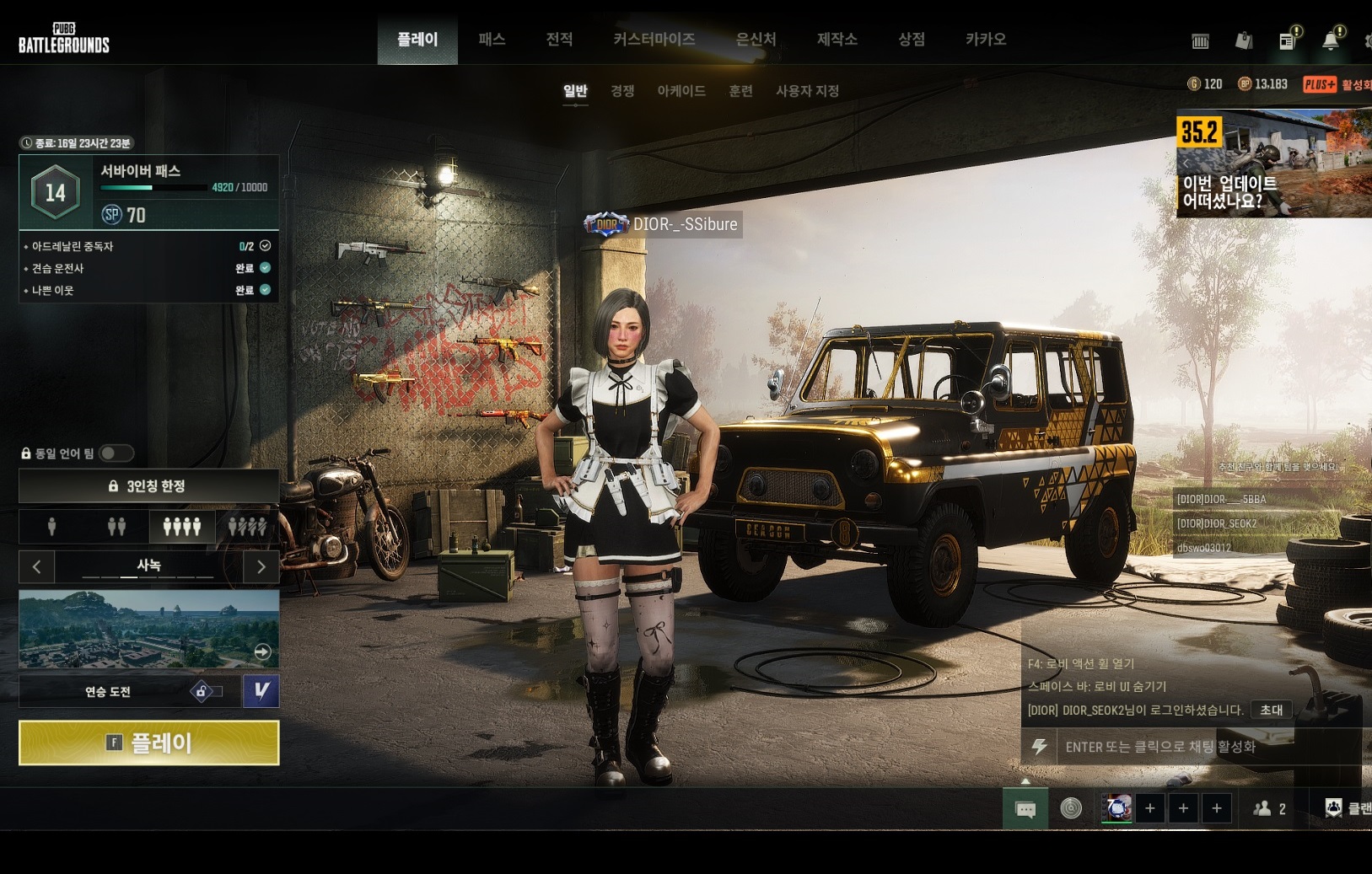Open the notification bell icon
This screenshot has width=1372, height=874.
tap(1331, 40)
